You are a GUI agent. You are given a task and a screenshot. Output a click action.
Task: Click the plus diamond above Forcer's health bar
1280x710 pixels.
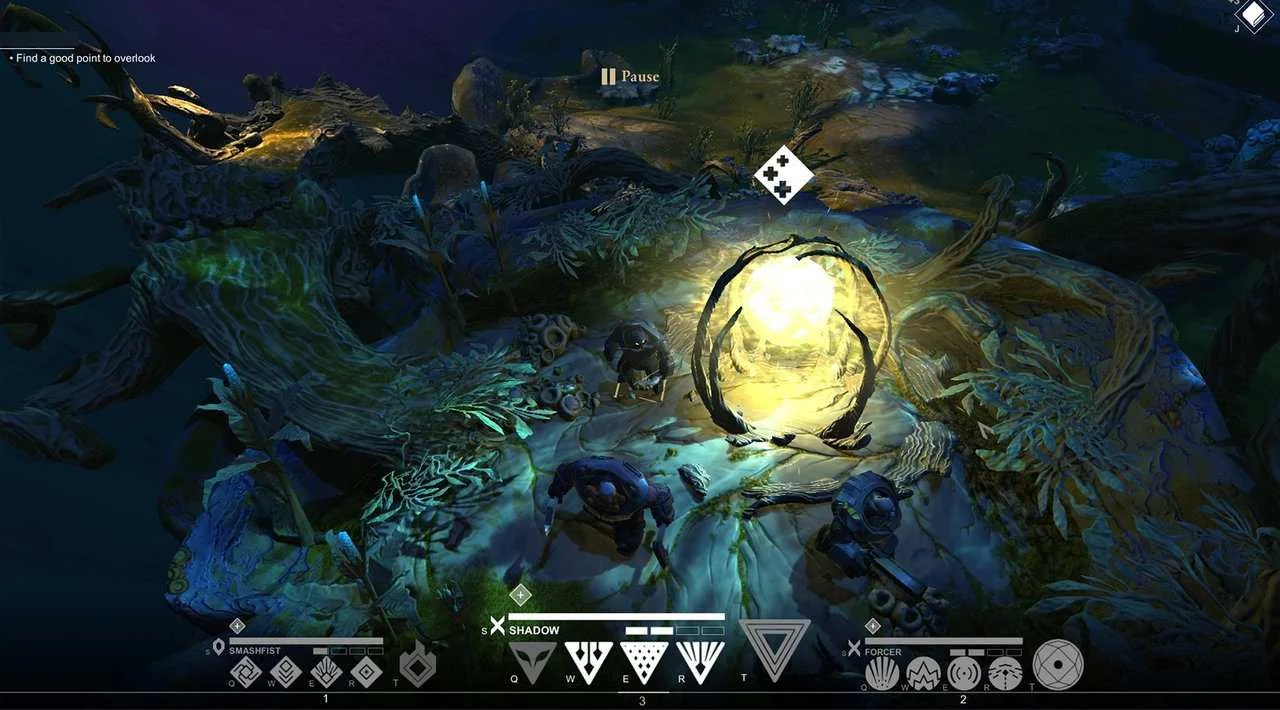pos(873,626)
